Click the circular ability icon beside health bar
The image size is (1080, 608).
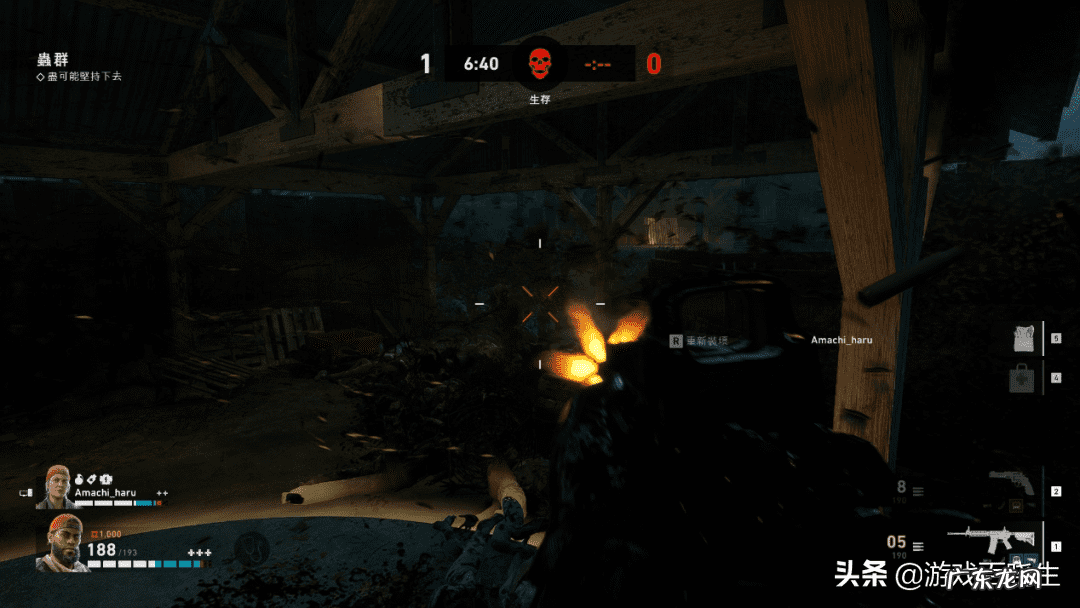250,548
